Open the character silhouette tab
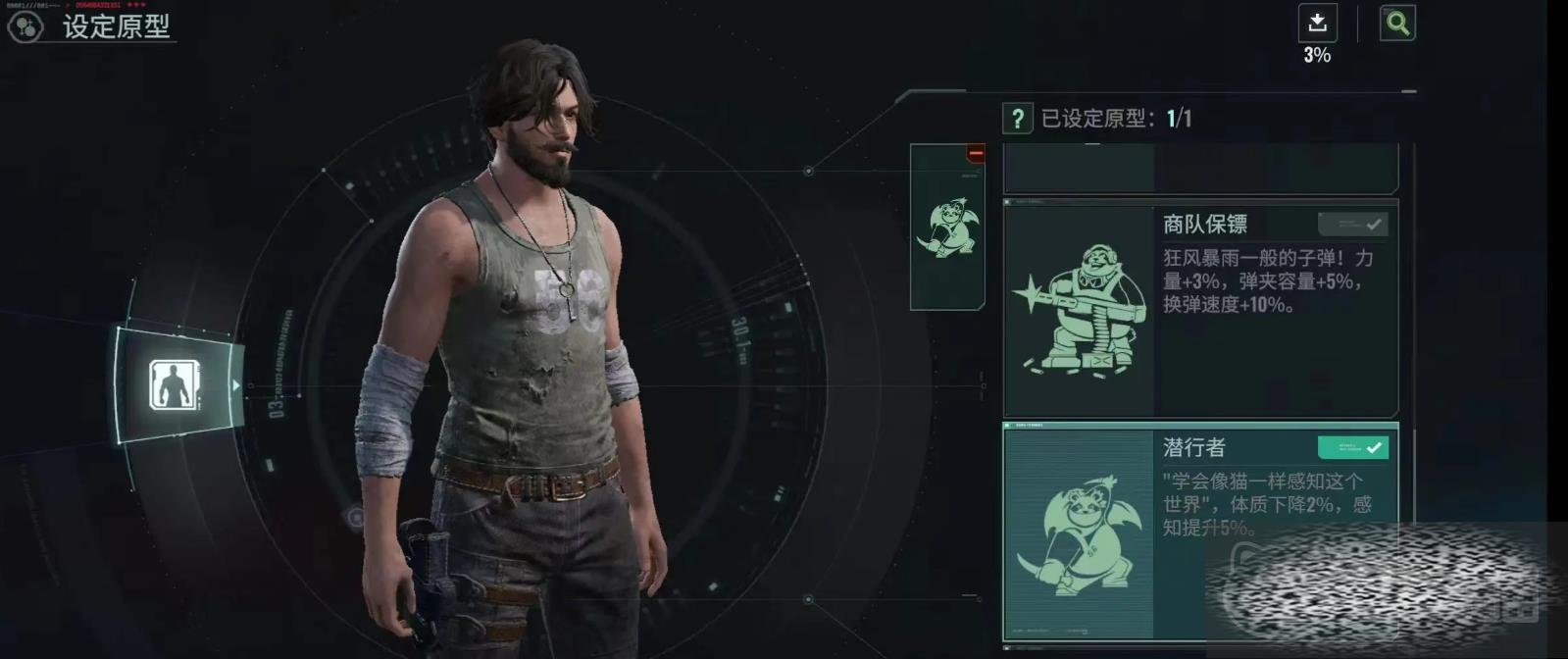Screen dimensions: 1568x659 [175, 384]
